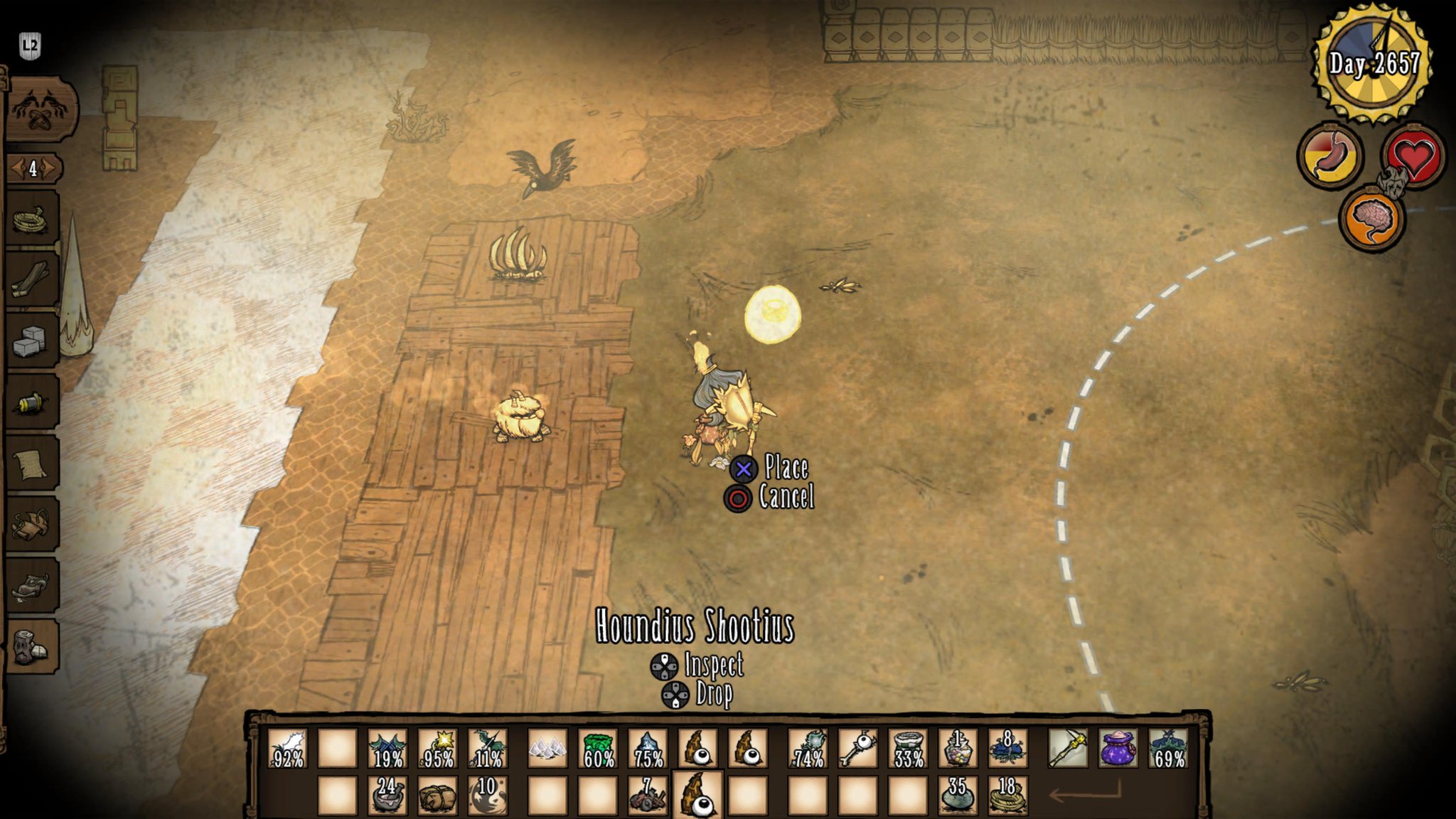Select the walking boots recipe icon
Screen dimensions: 1456x819
(x=29, y=587)
